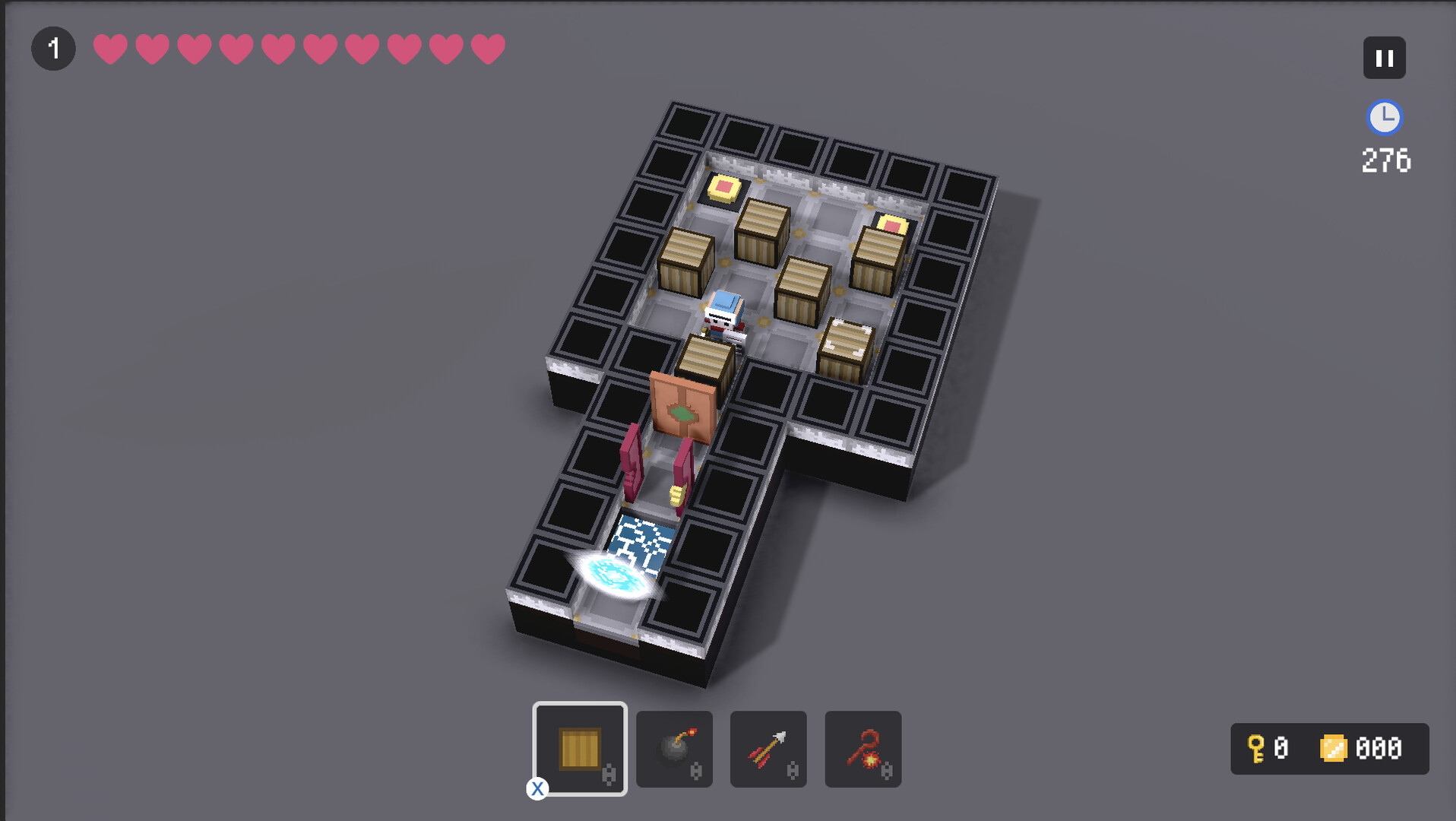Click the clock timer icon
This screenshot has width=1456, height=821.
(x=1386, y=118)
